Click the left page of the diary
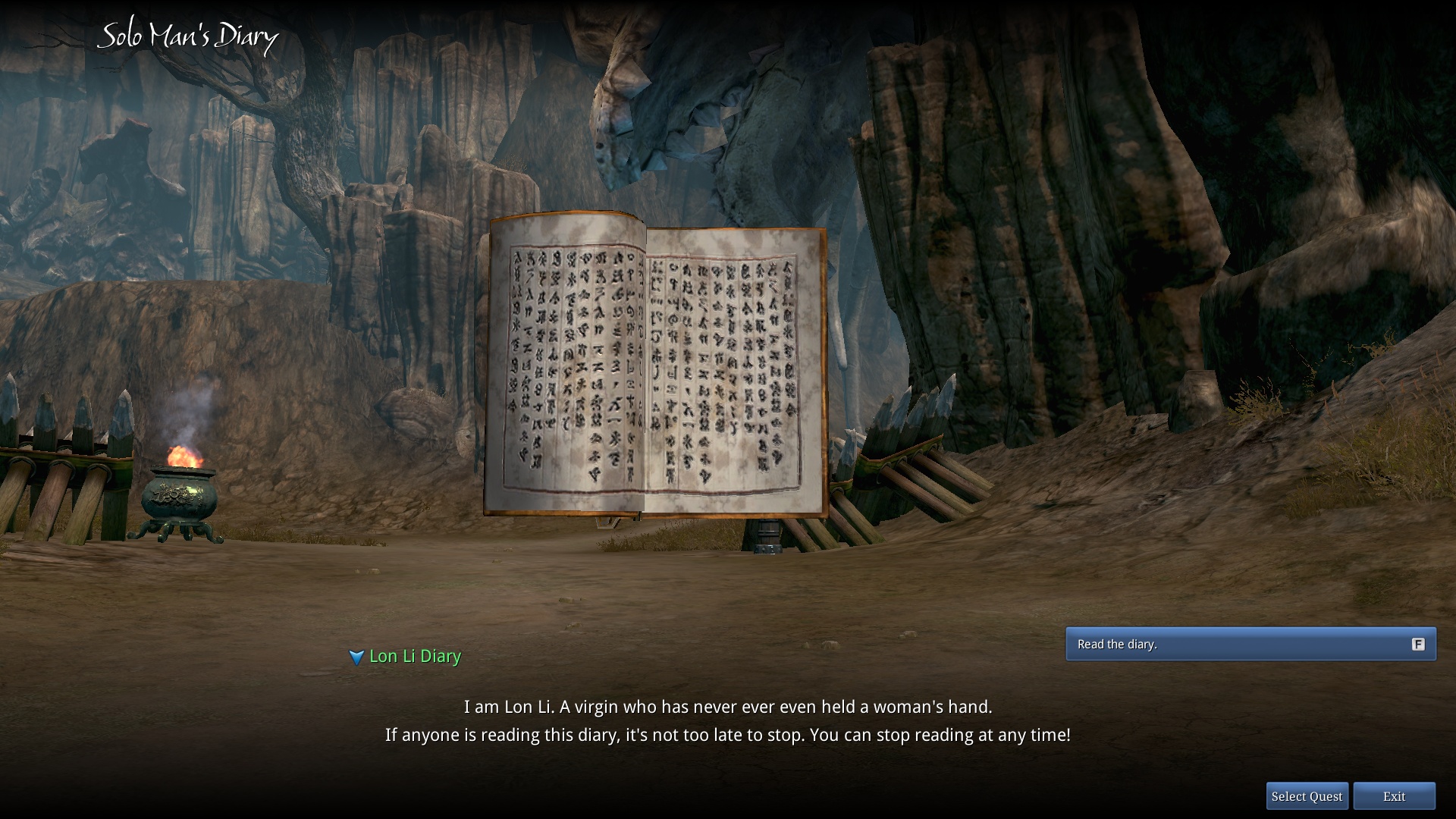Viewport: 1456px width, 819px height. click(569, 364)
